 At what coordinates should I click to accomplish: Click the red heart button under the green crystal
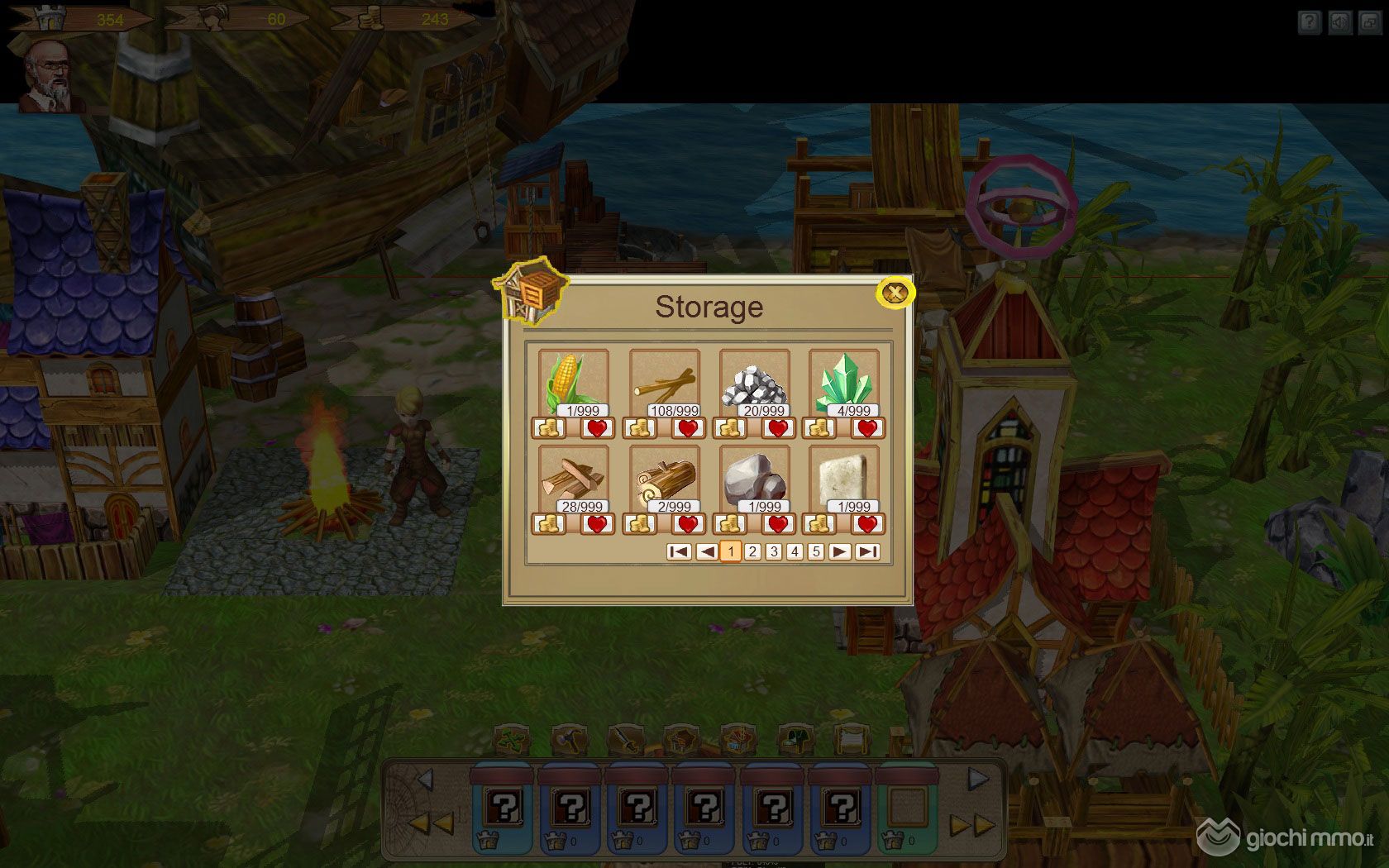click(x=866, y=428)
